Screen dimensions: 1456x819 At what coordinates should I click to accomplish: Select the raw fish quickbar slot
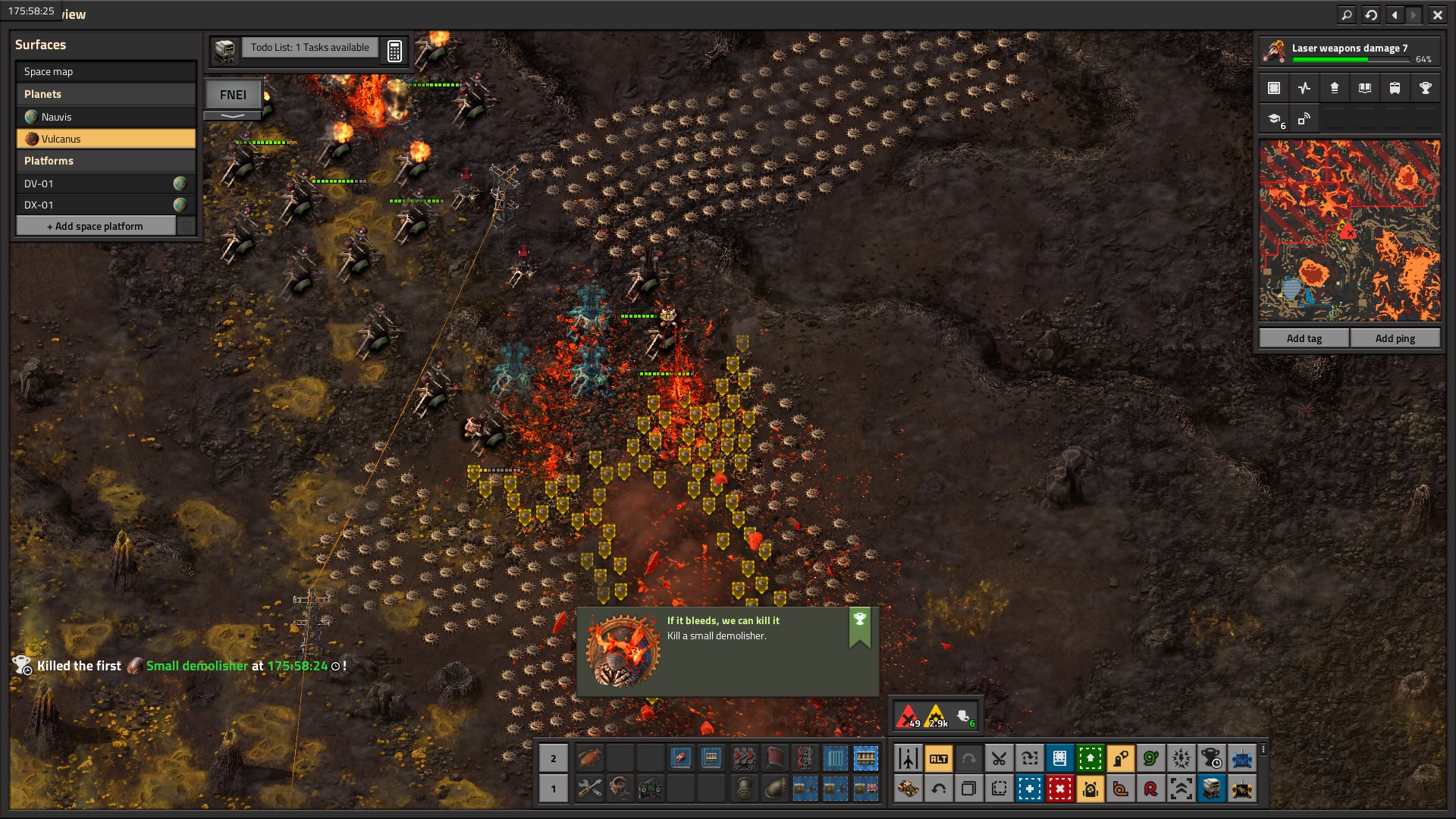click(589, 758)
